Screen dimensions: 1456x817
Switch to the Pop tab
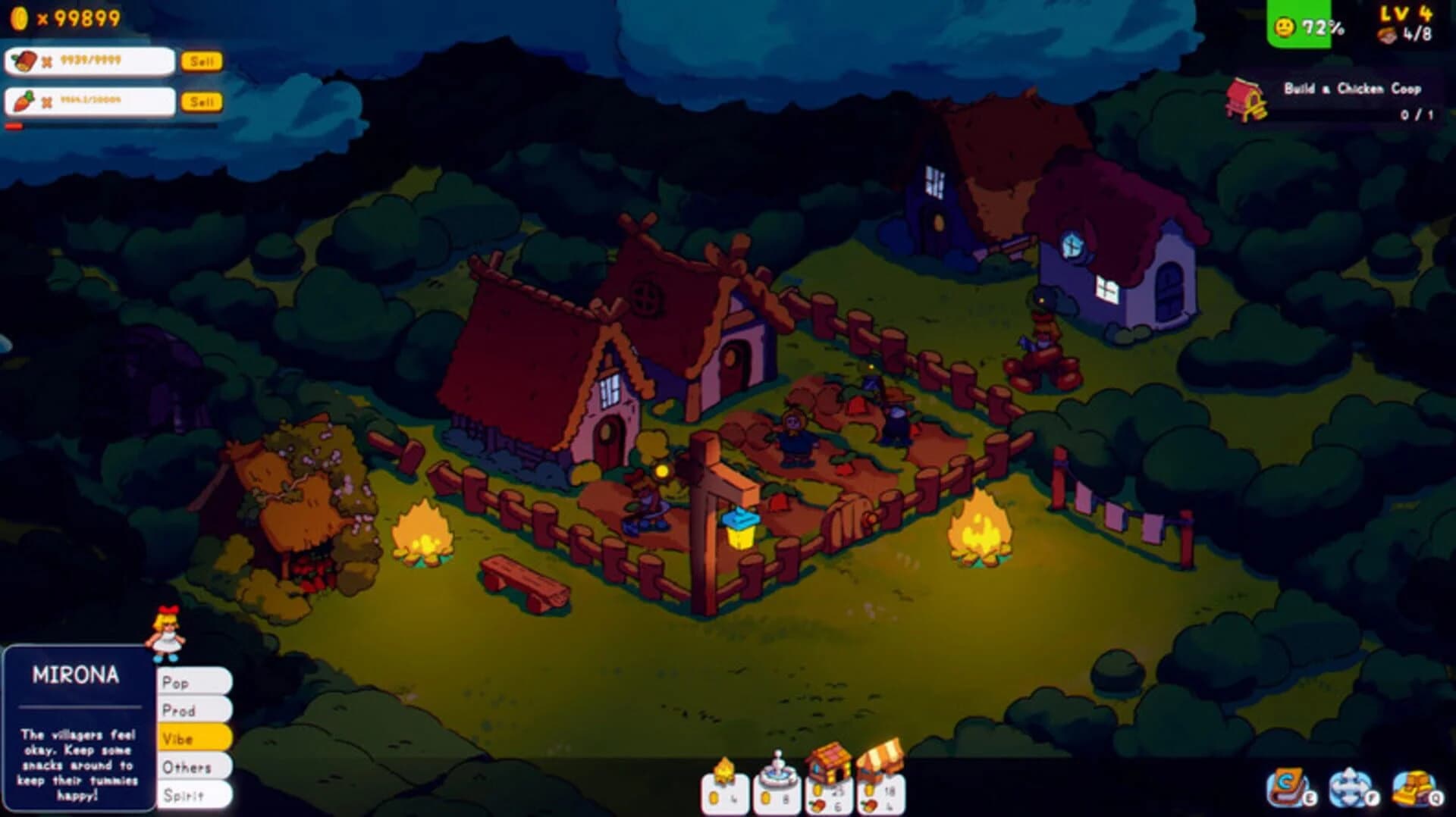[193, 681]
